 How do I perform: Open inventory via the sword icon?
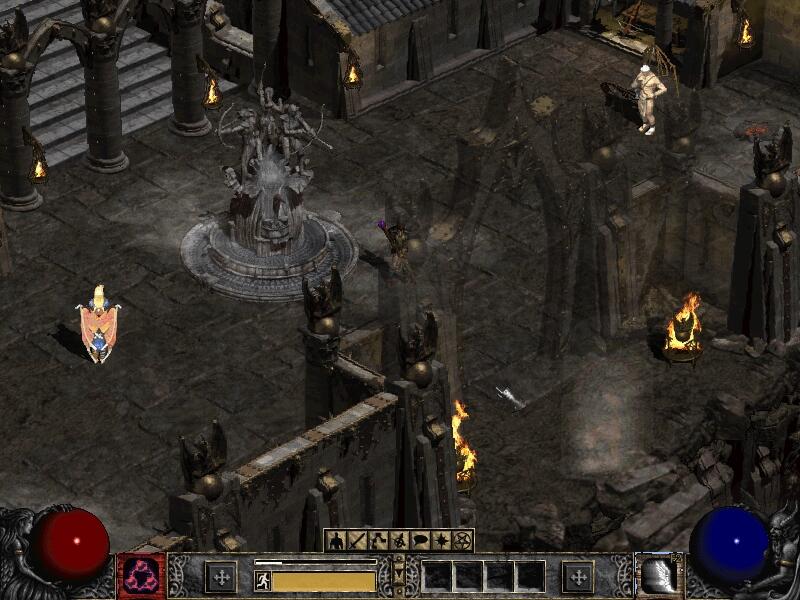pyautogui.click(x=357, y=541)
